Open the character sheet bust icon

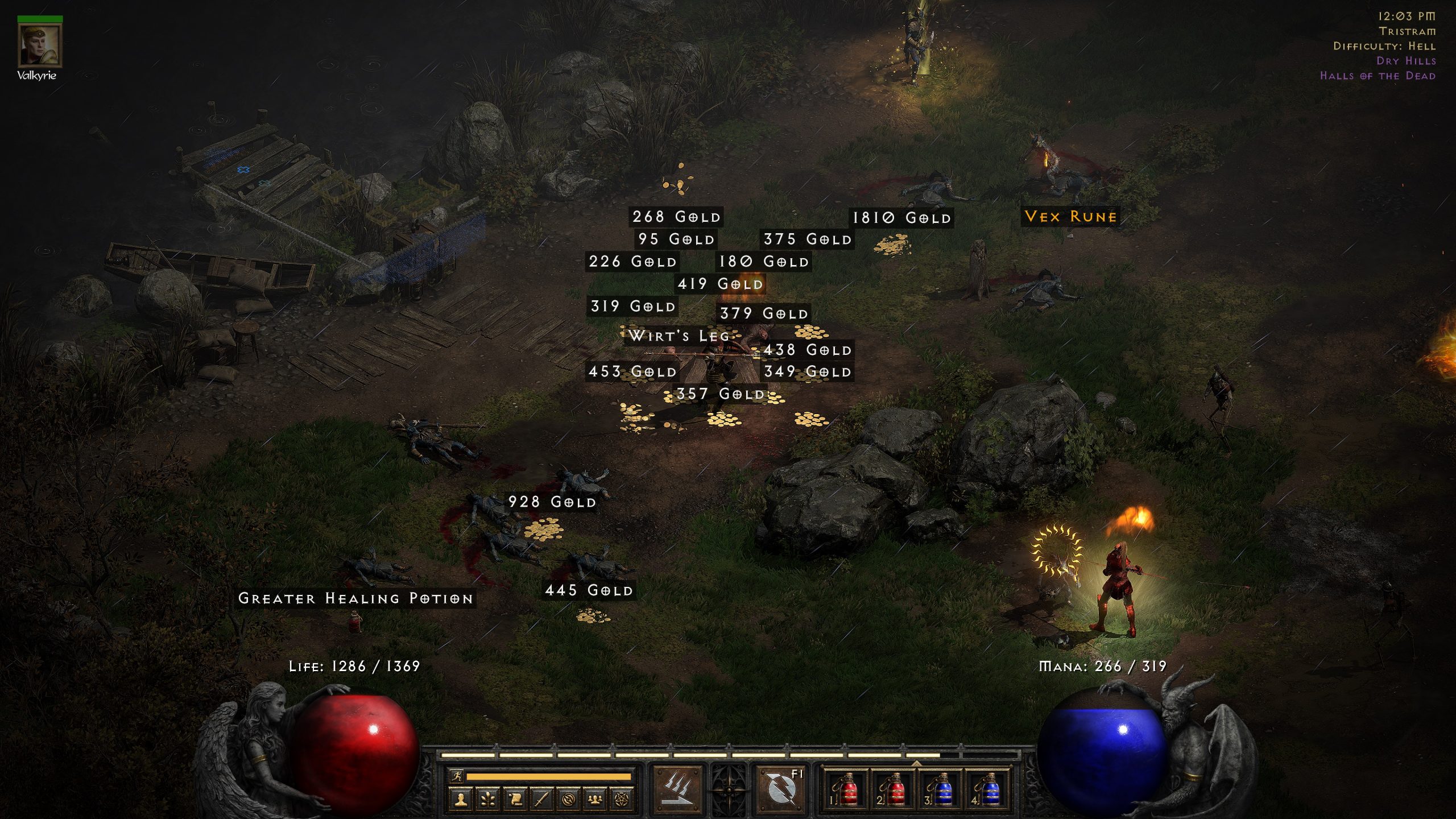point(461,799)
